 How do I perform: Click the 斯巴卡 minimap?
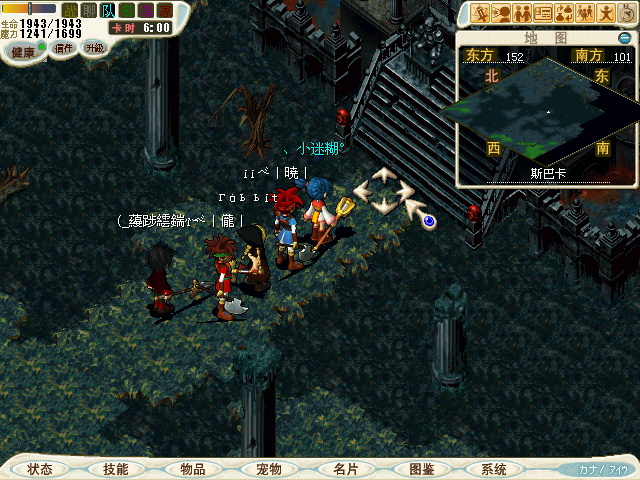tap(545, 110)
